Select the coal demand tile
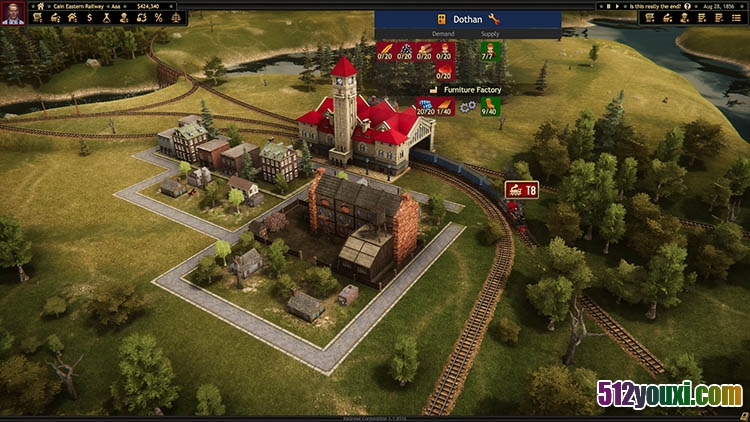 point(406,53)
